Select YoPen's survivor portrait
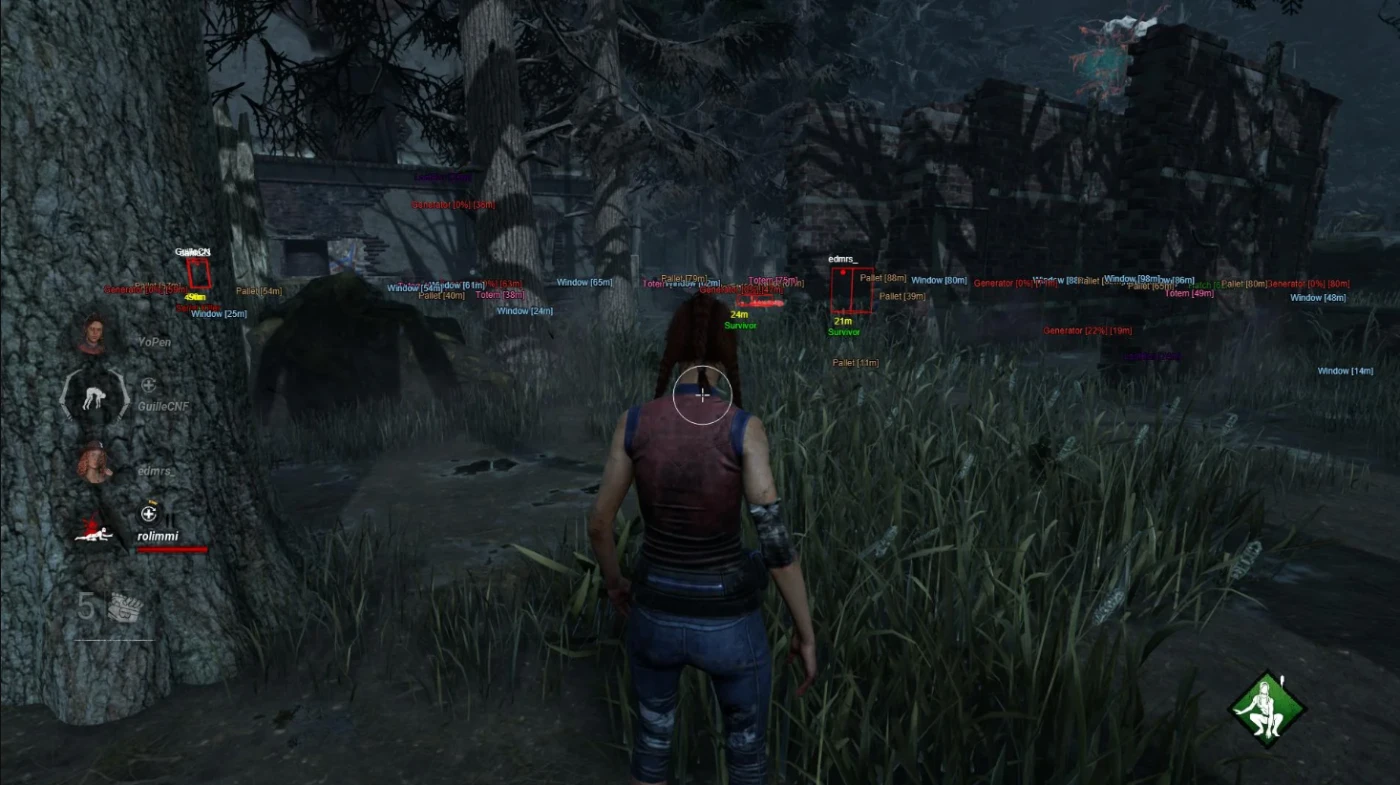1400x785 pixels. coord(95,335)
